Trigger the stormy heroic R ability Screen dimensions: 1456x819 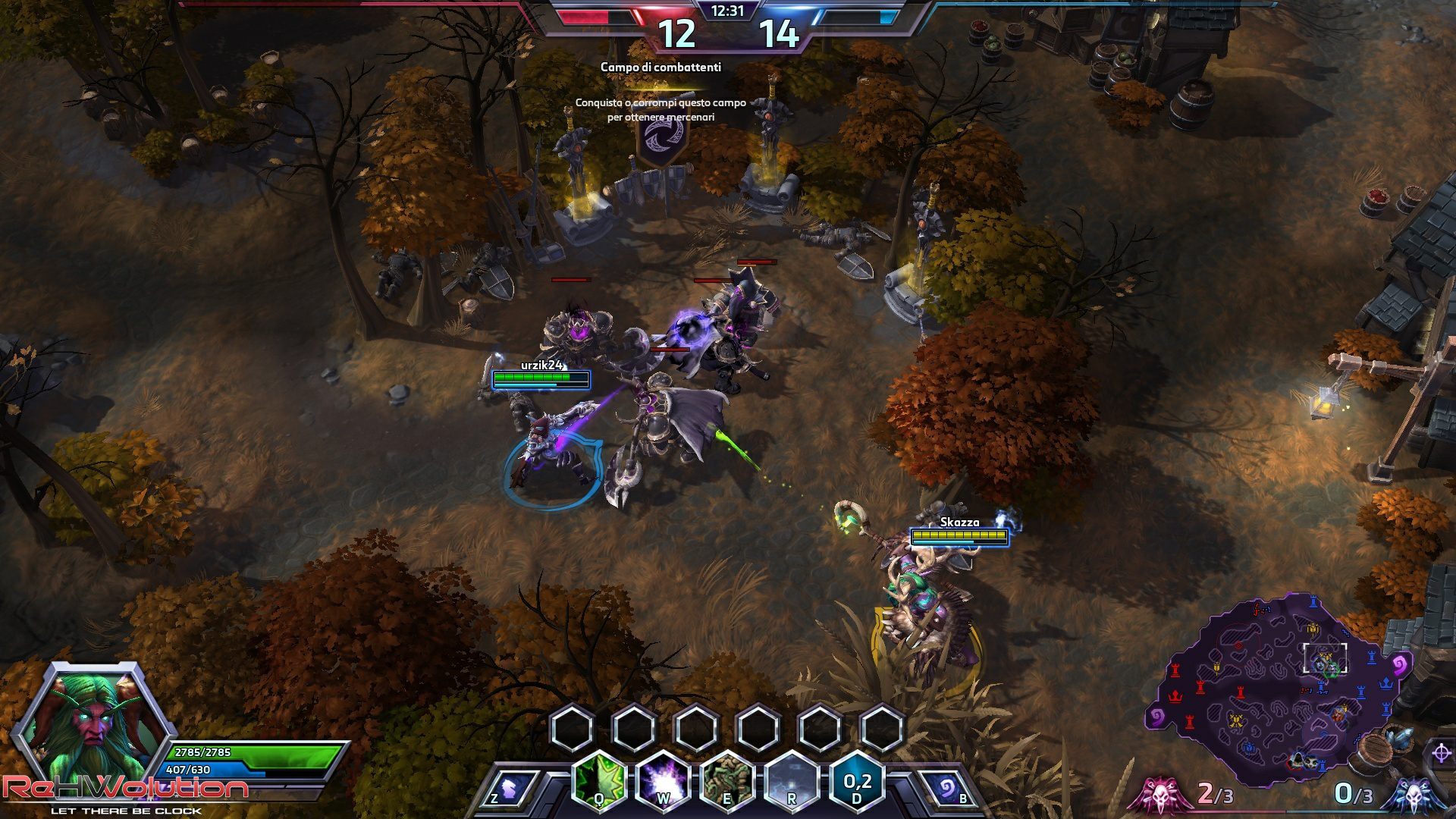(x=792, y=780)
